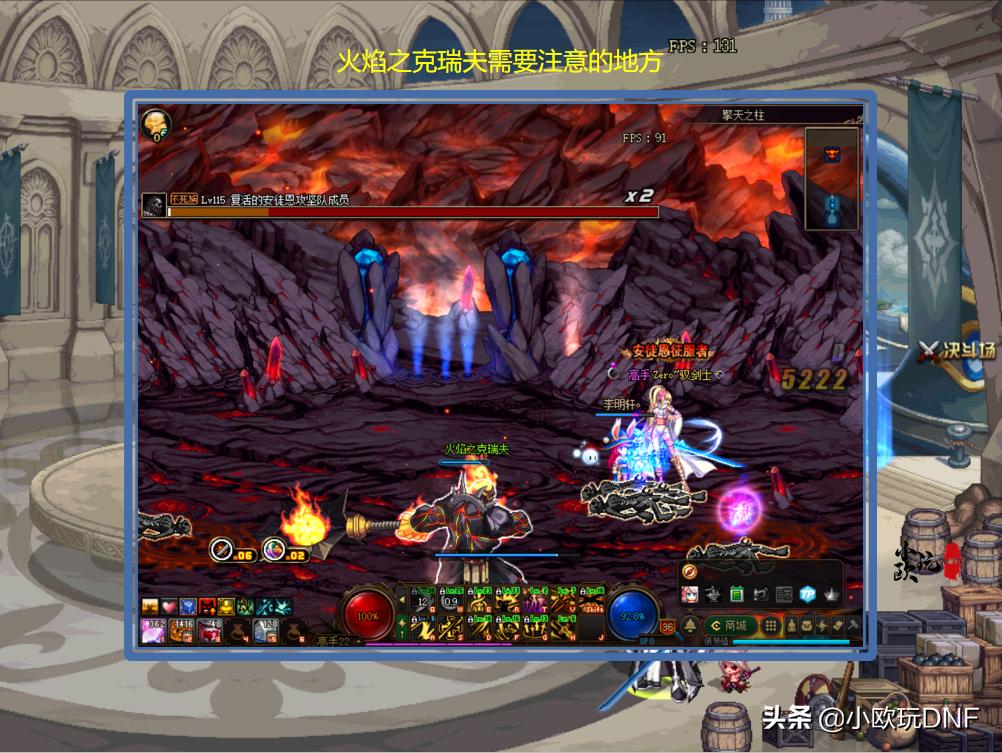
Task: Click the pink-haired character portrait icon
Action: pyautogui.click(x=691, y=593)
